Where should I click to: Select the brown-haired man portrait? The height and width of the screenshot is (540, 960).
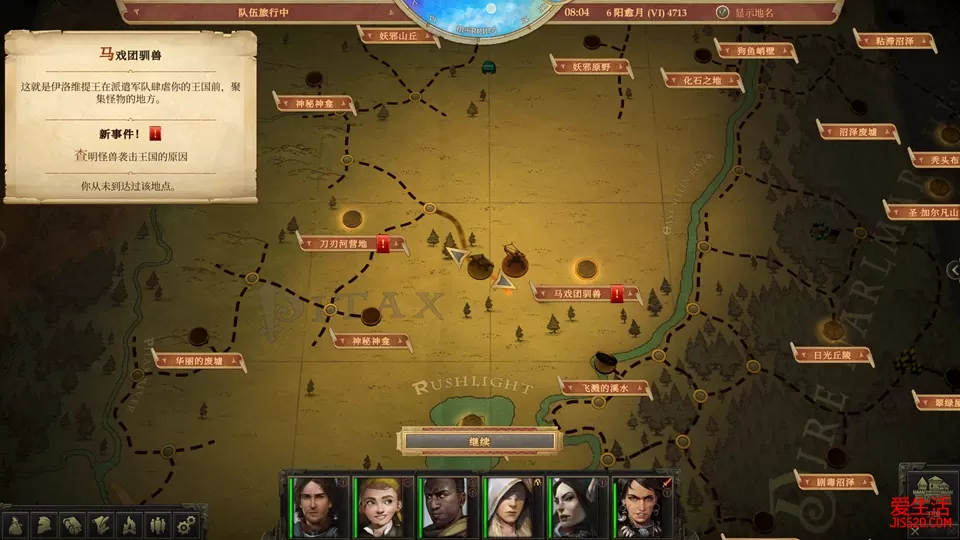pos(310,506)
